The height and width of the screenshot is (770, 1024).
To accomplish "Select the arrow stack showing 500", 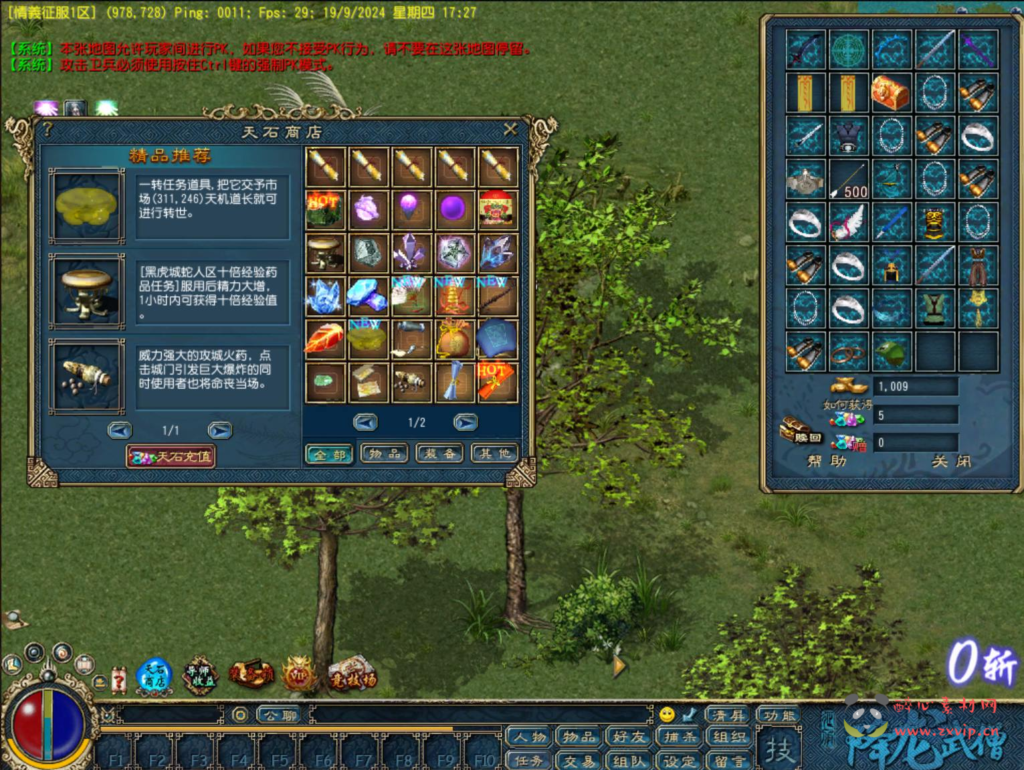I will point(847,180).
